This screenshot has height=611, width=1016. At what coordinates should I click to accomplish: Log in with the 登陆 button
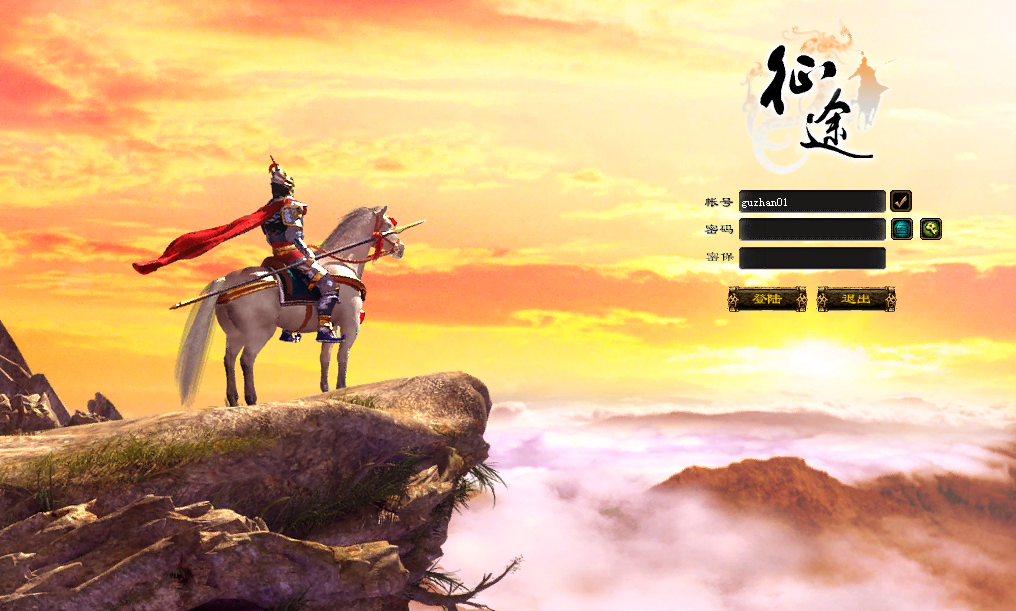pos(767,299)
